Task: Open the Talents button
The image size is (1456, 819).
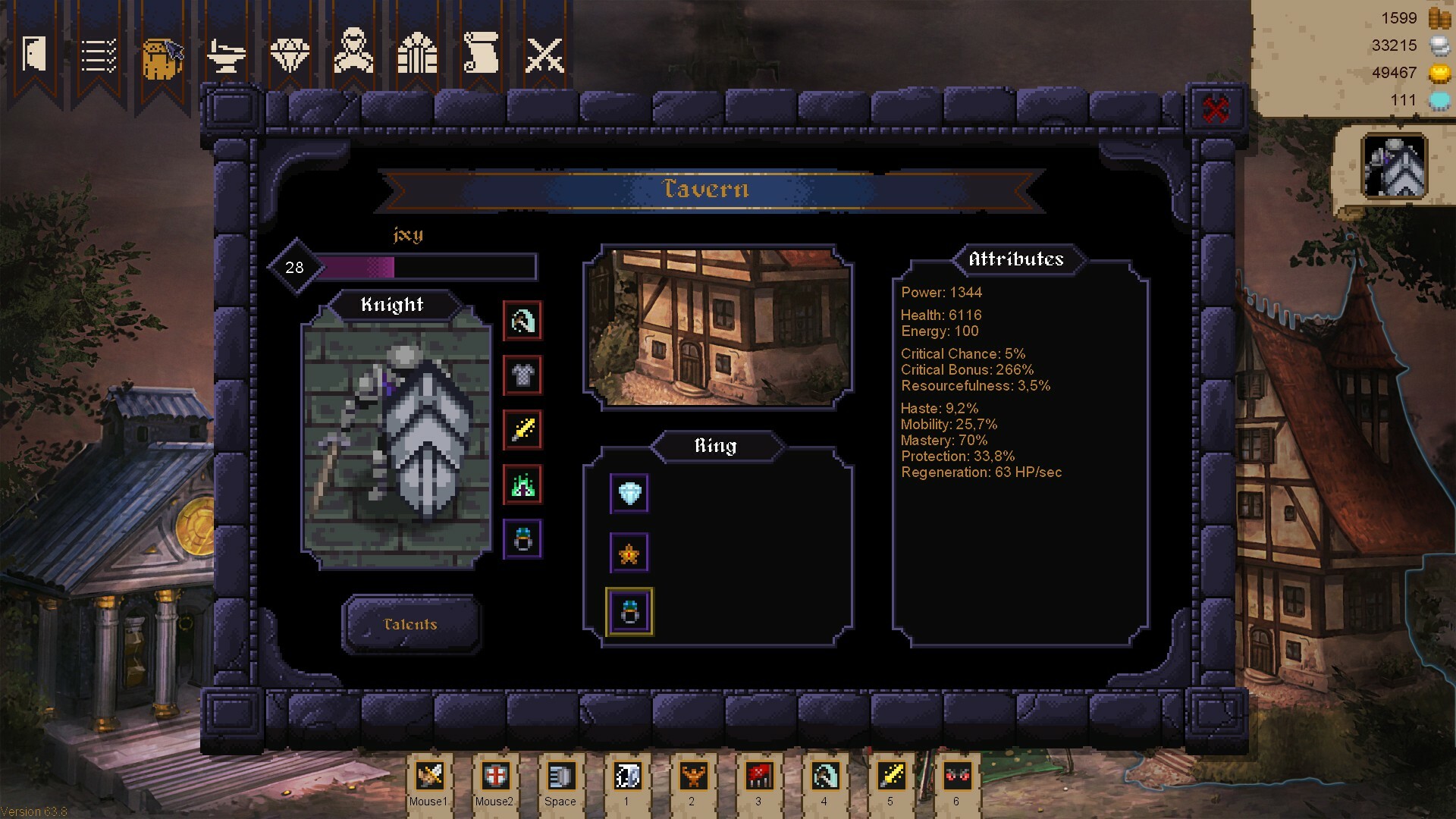Action: [410, 624]
